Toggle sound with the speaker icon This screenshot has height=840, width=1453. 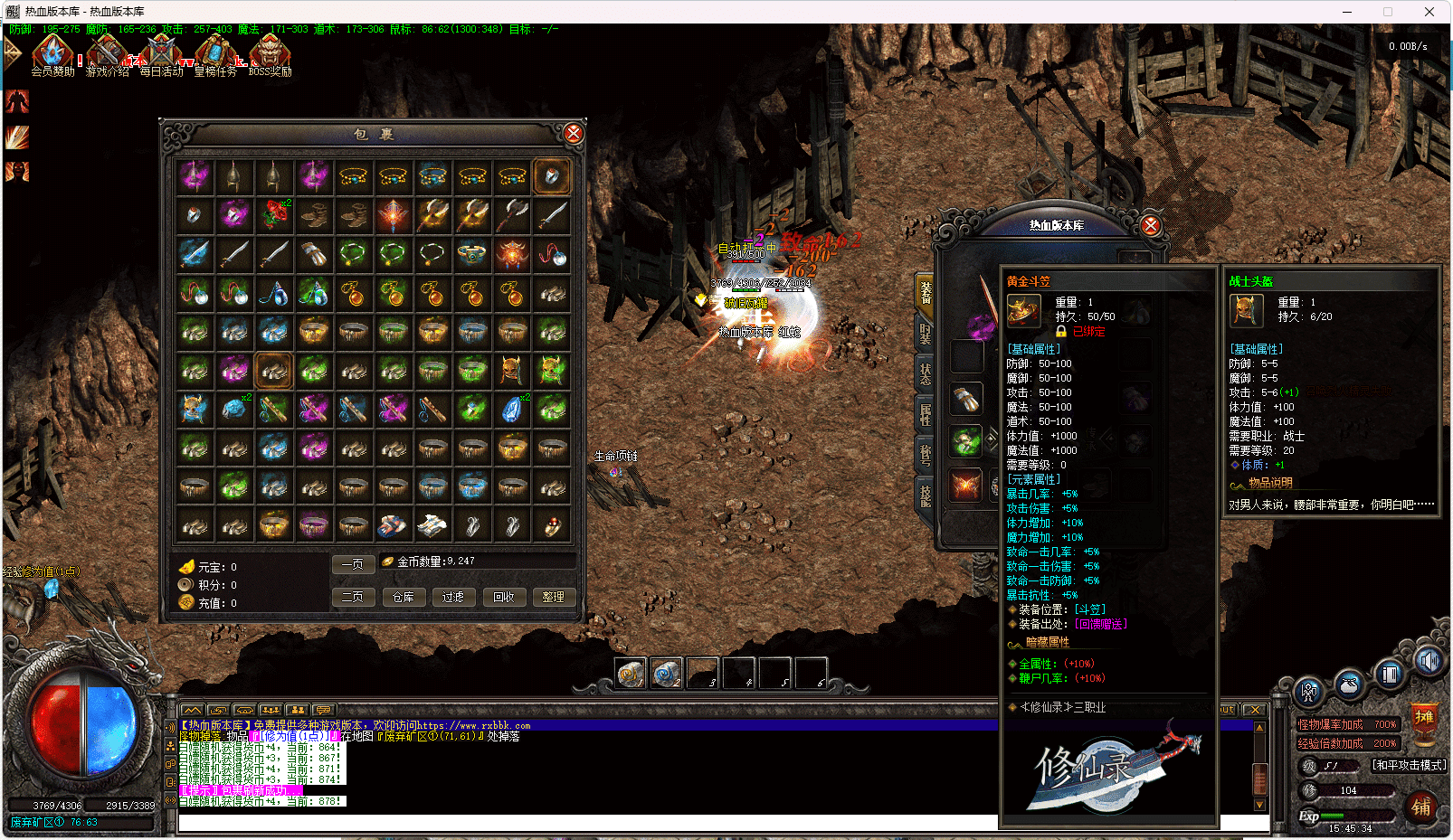point(1429,662)
